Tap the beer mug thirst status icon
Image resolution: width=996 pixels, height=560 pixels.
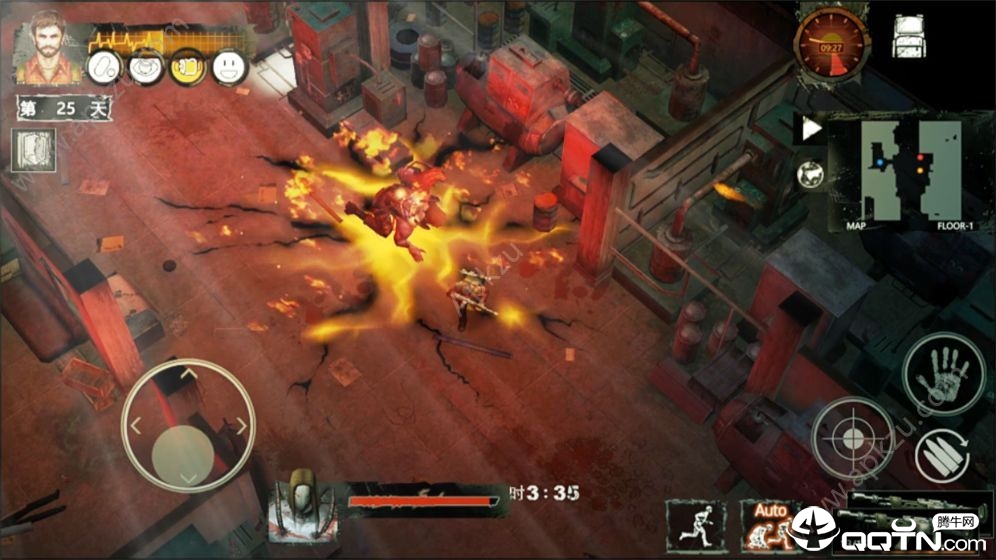pyautogui.click(x=187, y=66)
